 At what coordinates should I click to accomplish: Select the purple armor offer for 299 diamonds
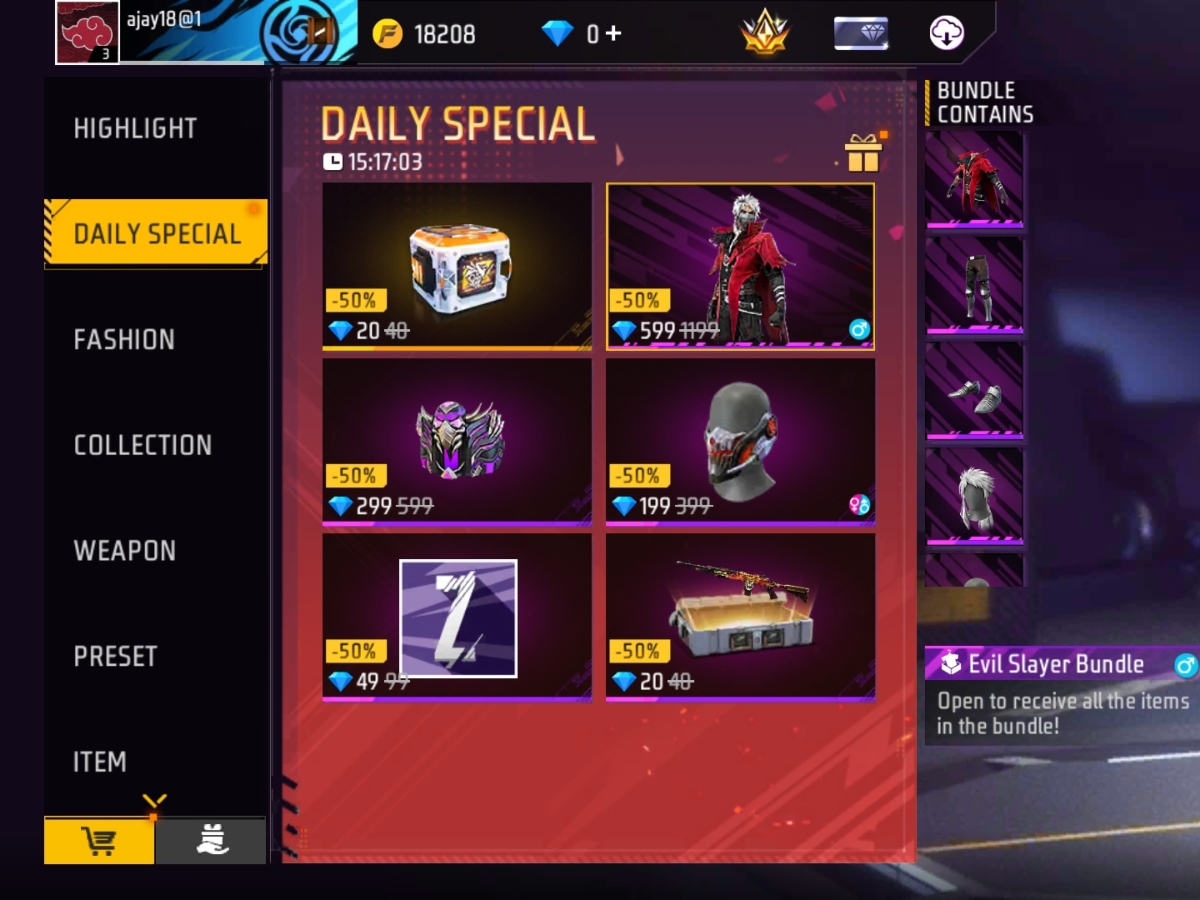(457, 441)
